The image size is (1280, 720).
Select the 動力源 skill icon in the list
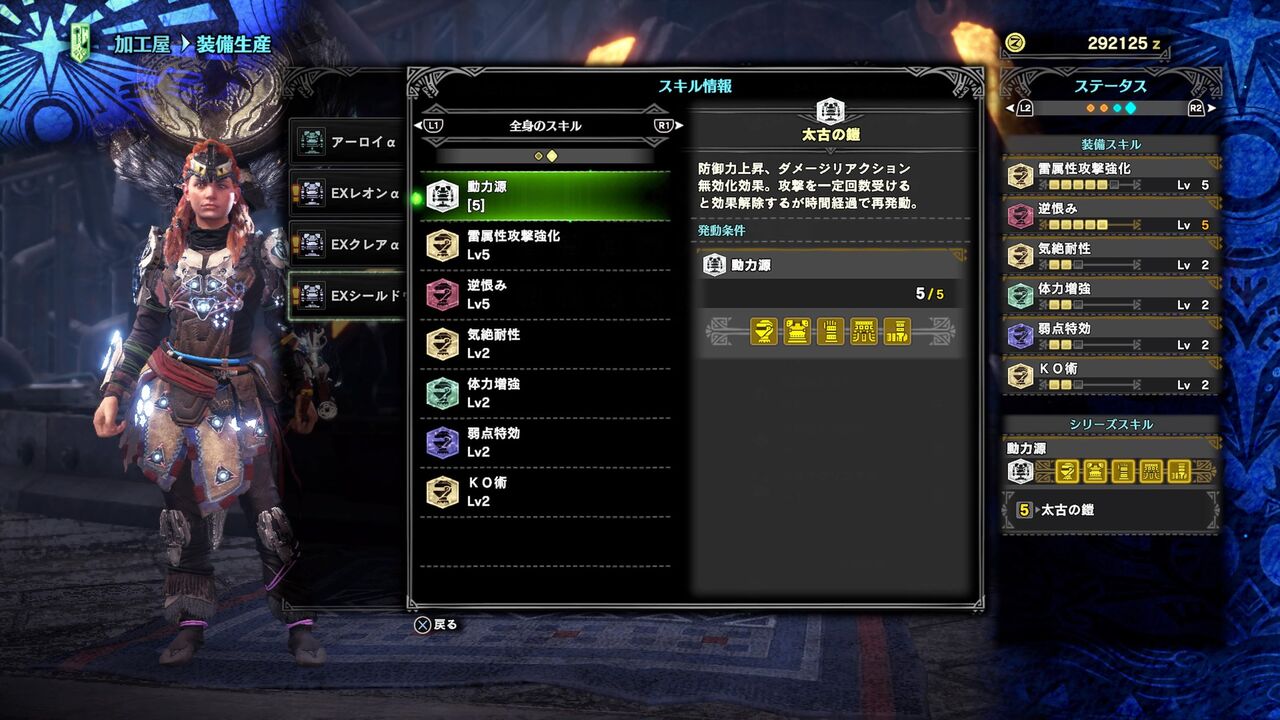click(441, 192)
